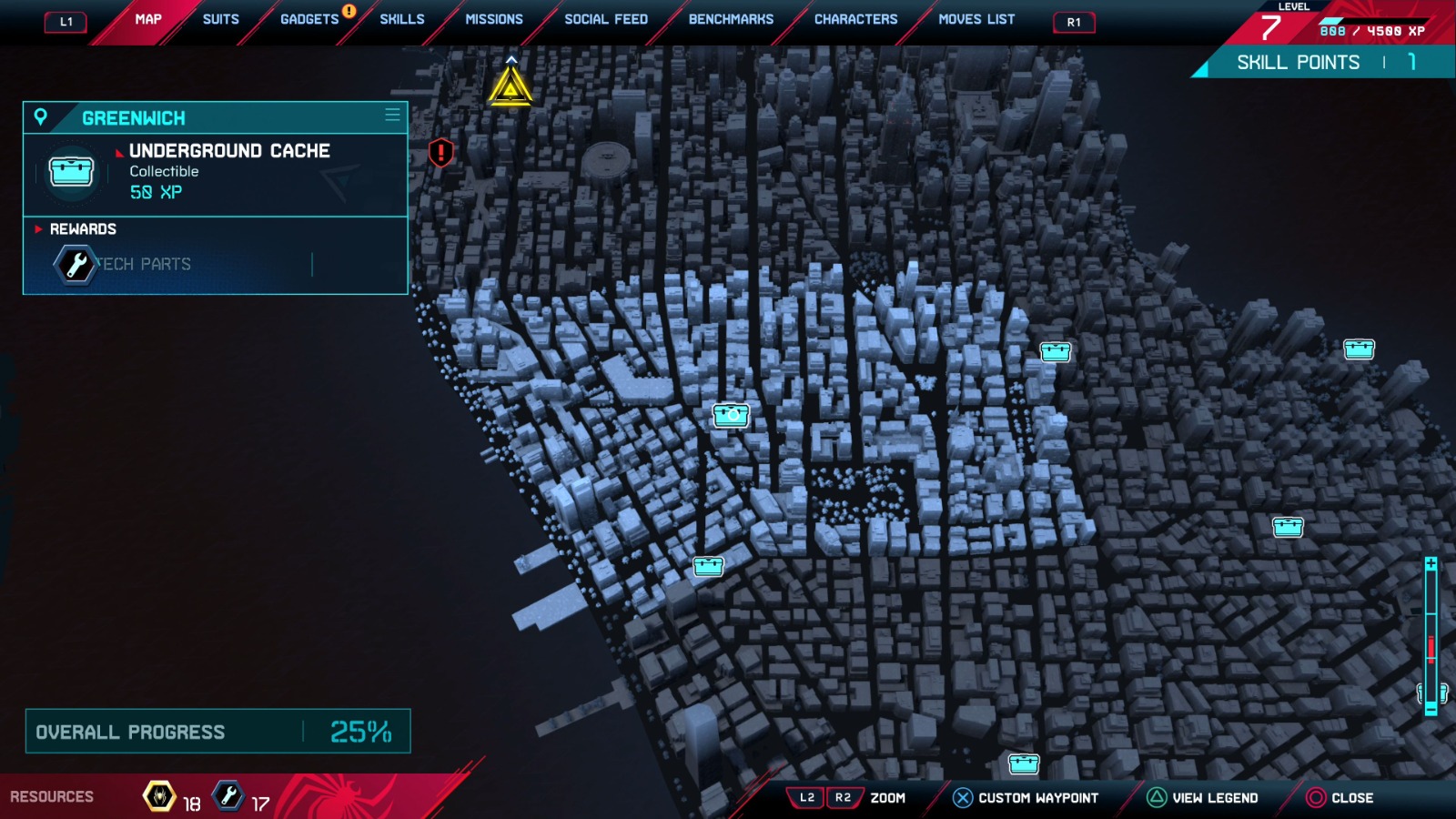Screen dimensions: 1456x819
Task: Open the Gadgets tab
Action: pyautogui.click(x=309, y=19)
